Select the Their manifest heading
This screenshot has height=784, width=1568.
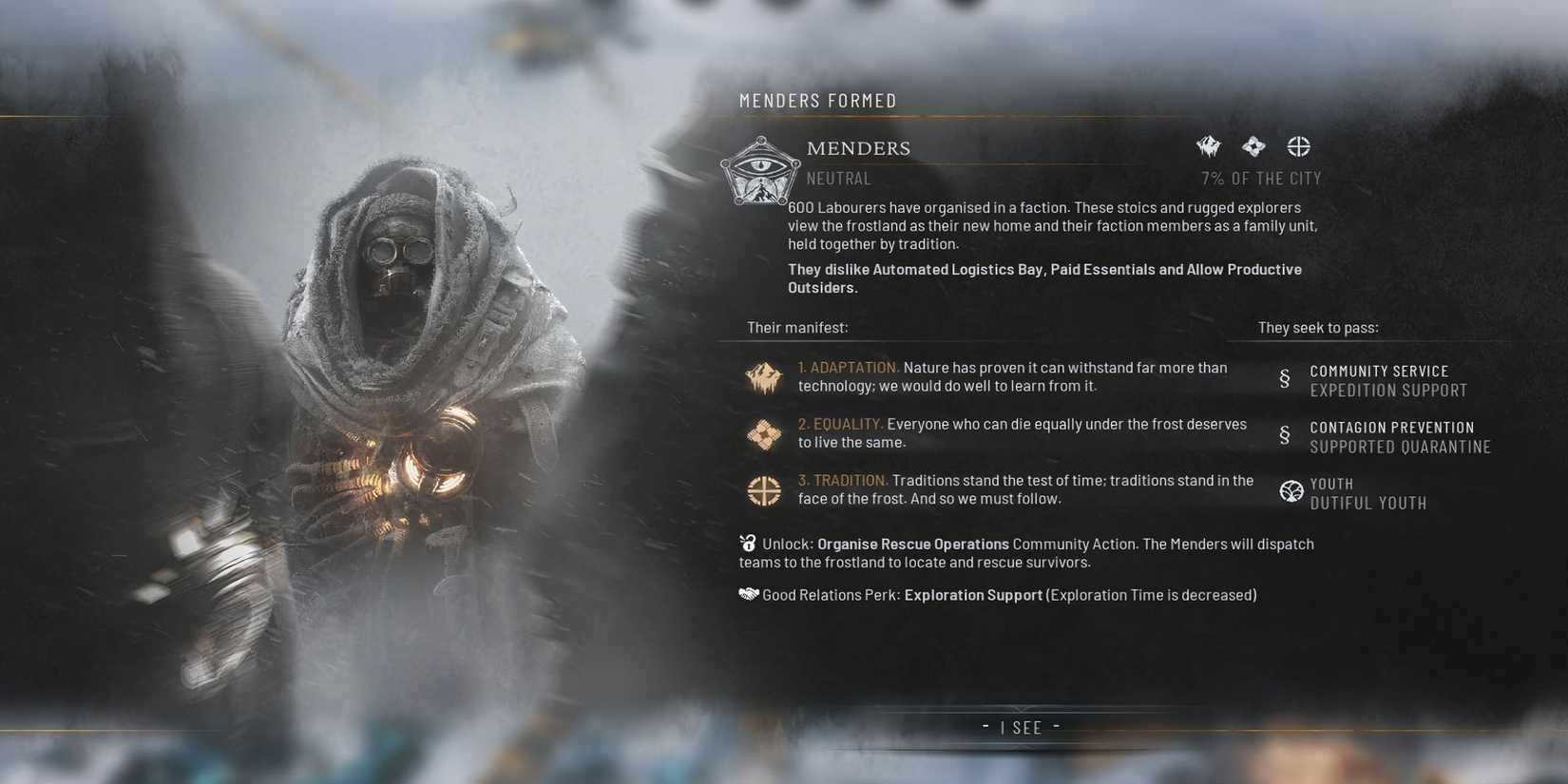797,326
